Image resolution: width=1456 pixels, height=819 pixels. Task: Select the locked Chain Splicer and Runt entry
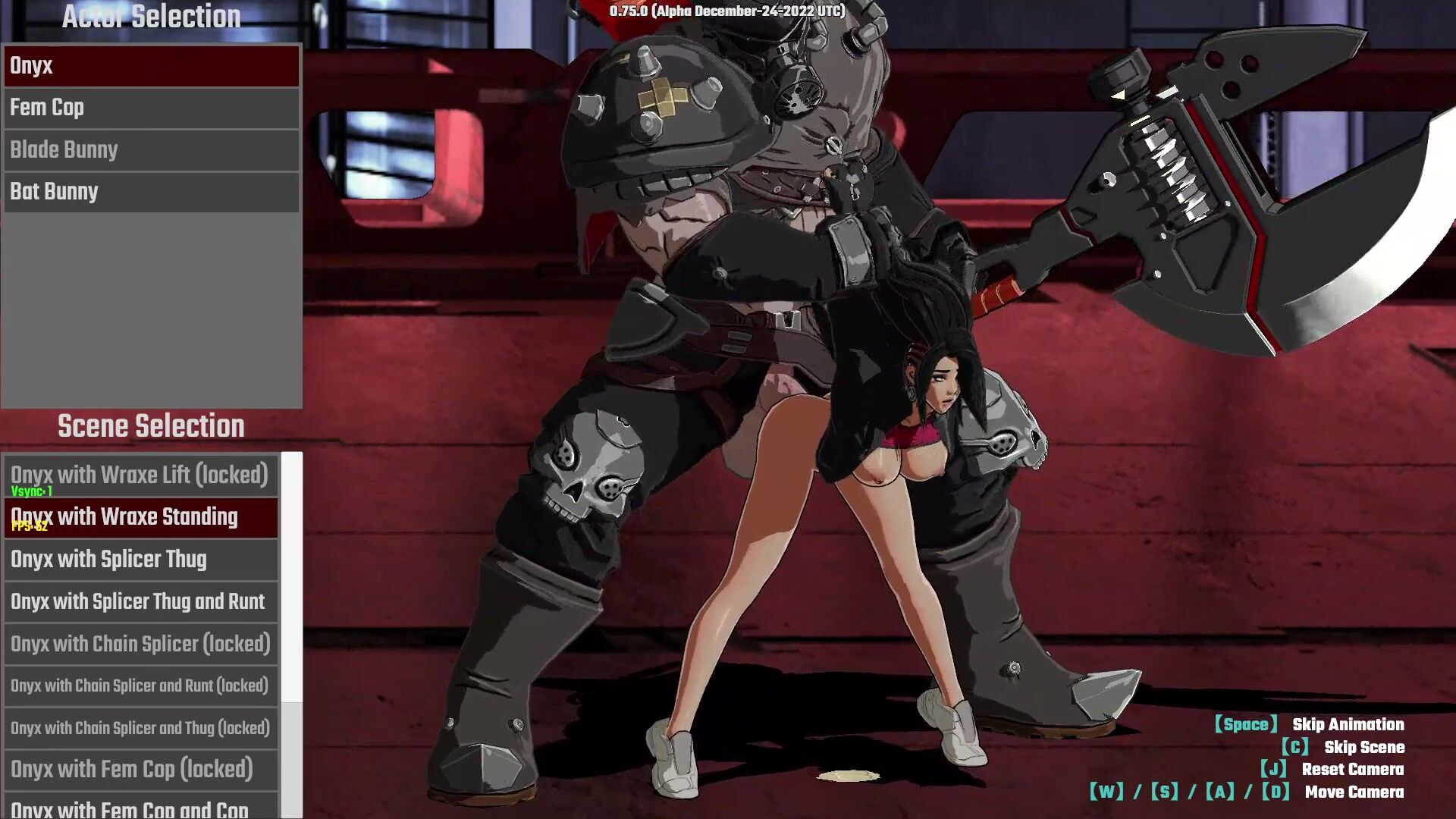(x=141, y=686)
